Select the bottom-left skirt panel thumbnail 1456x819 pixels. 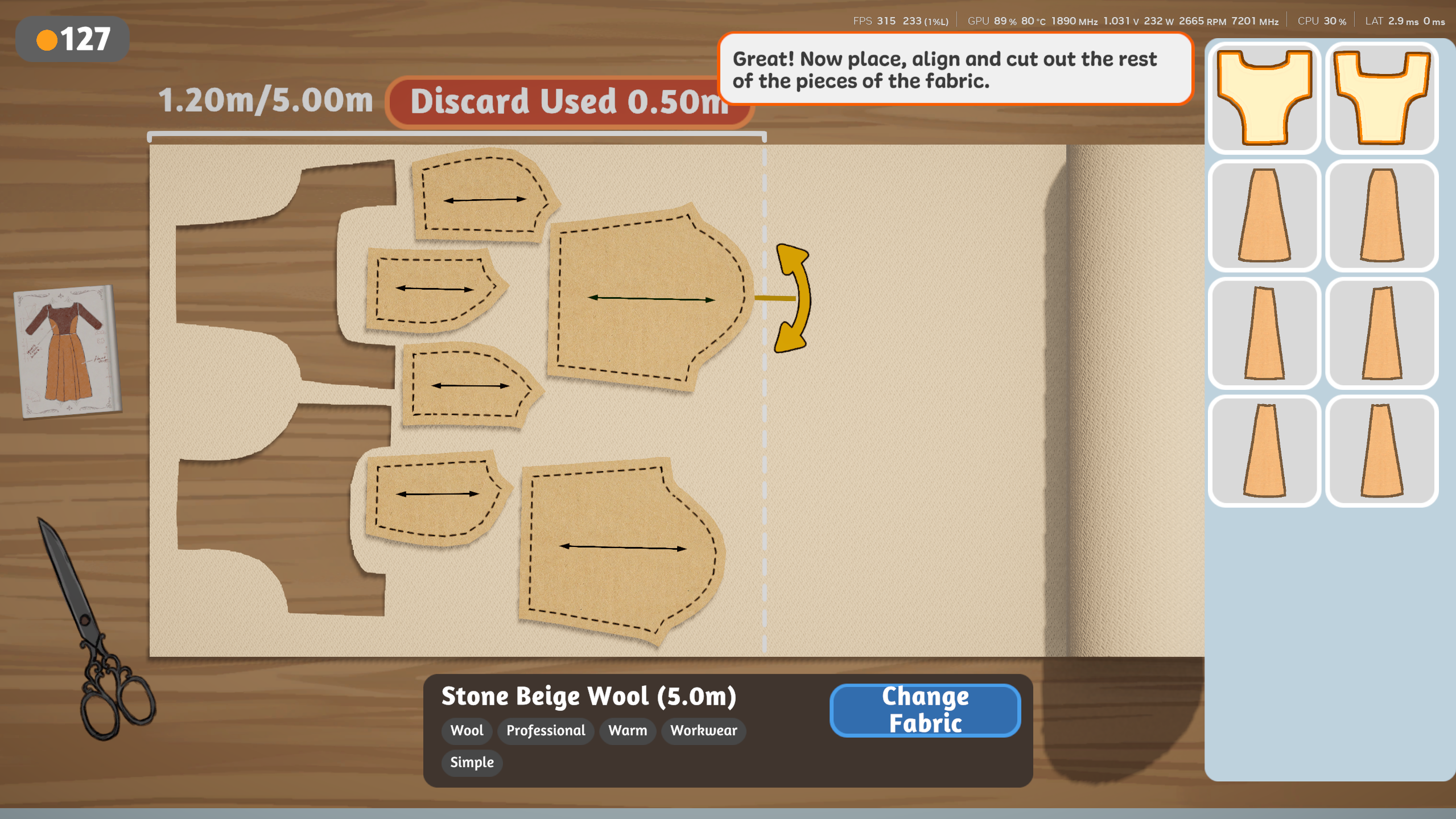(x=1264, y=450)
